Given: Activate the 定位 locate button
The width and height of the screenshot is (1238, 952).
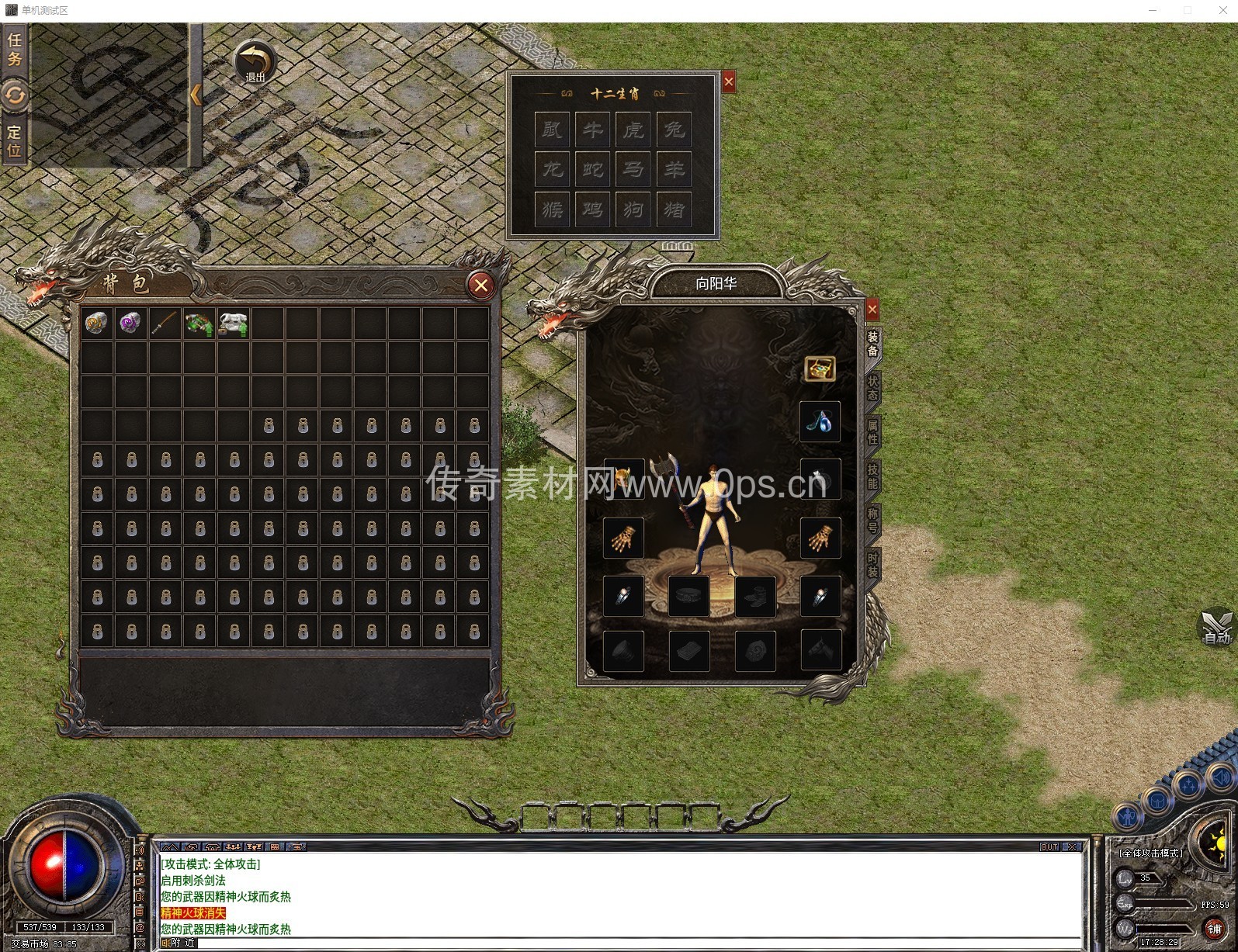Looking at the screenshot, I should [x=14, y=140].
